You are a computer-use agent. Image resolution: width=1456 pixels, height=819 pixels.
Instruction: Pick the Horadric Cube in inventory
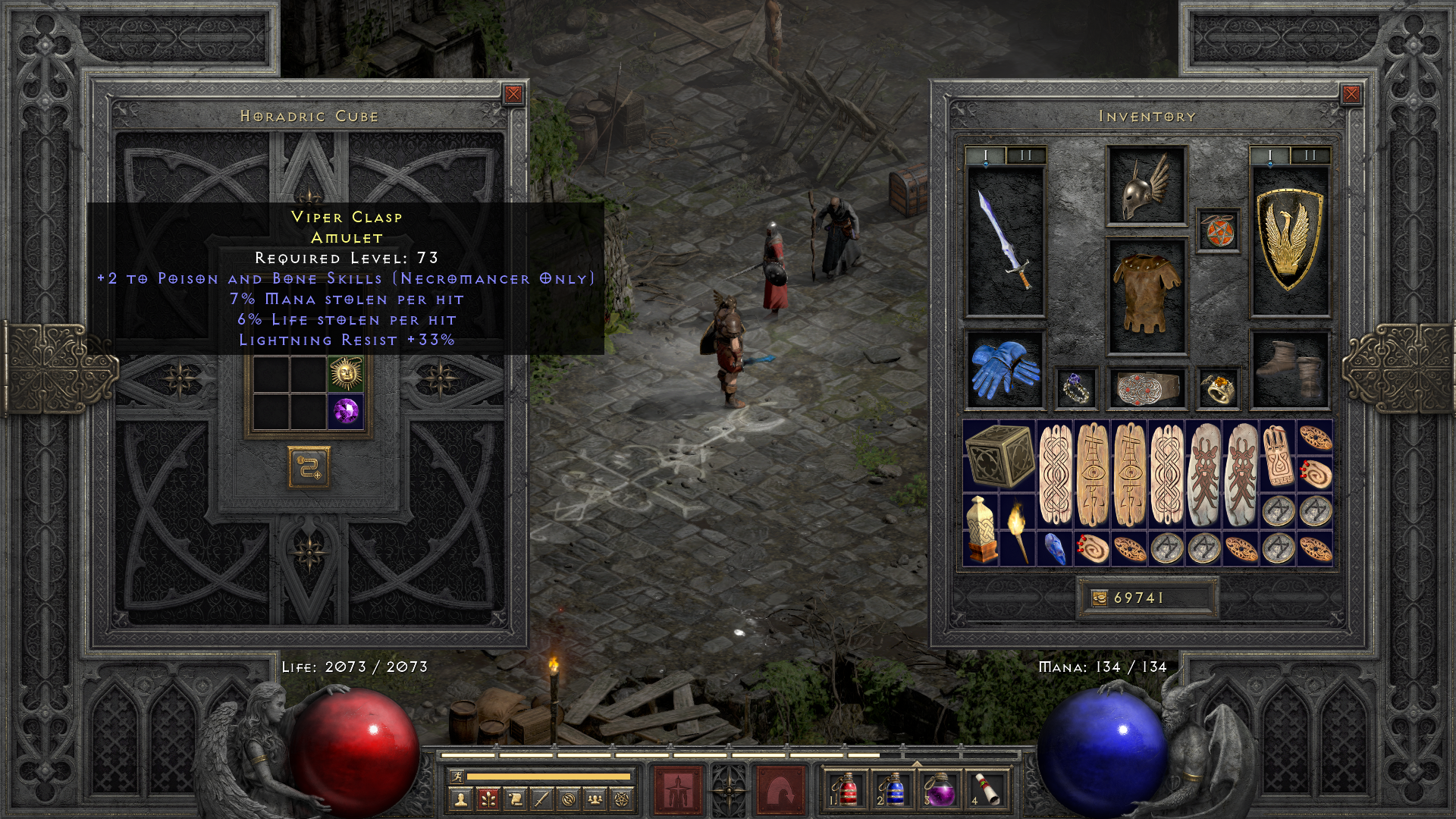click(x=999, y=457)
